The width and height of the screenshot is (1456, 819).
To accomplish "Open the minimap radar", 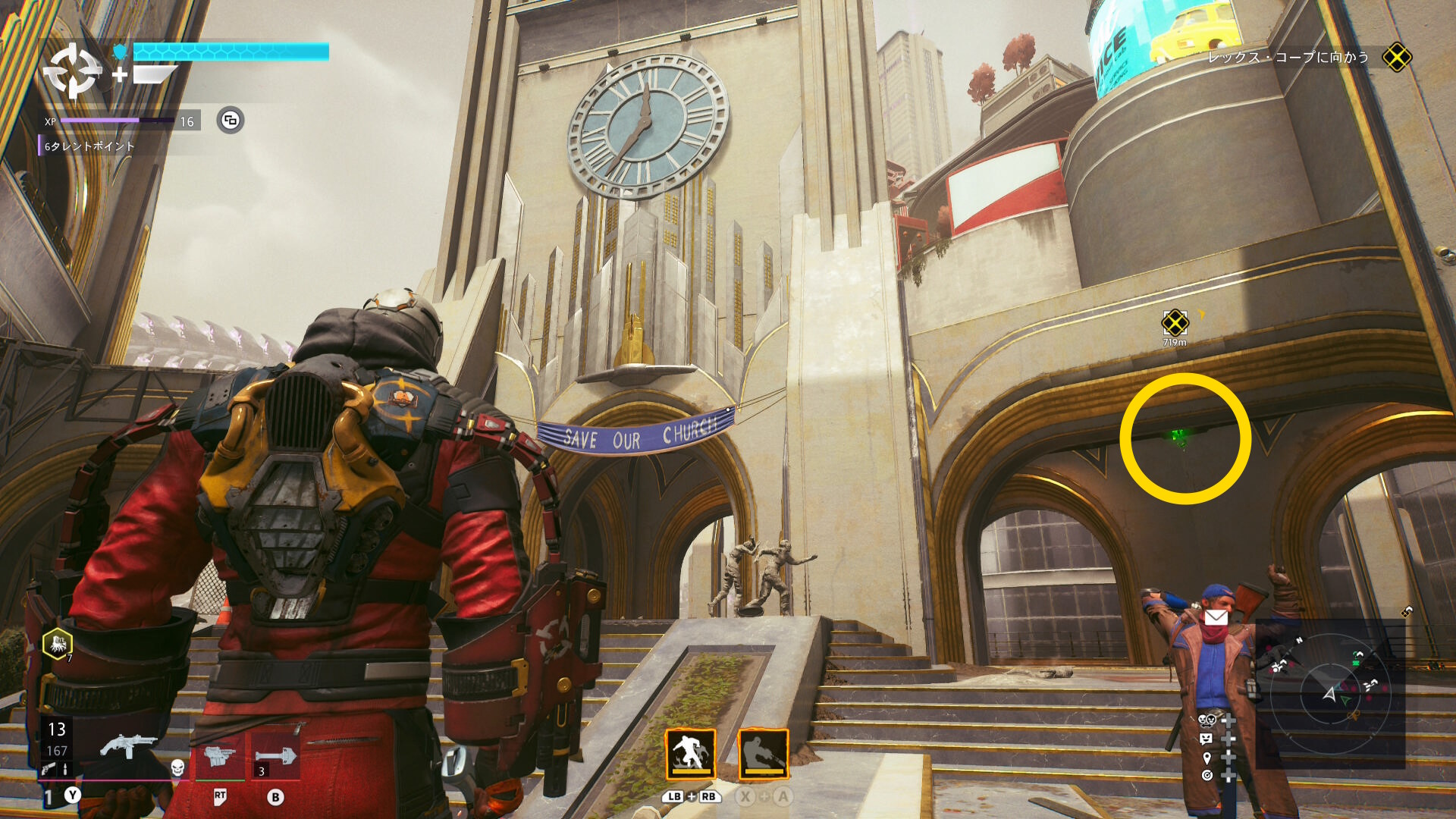I will pos(1330,692).
